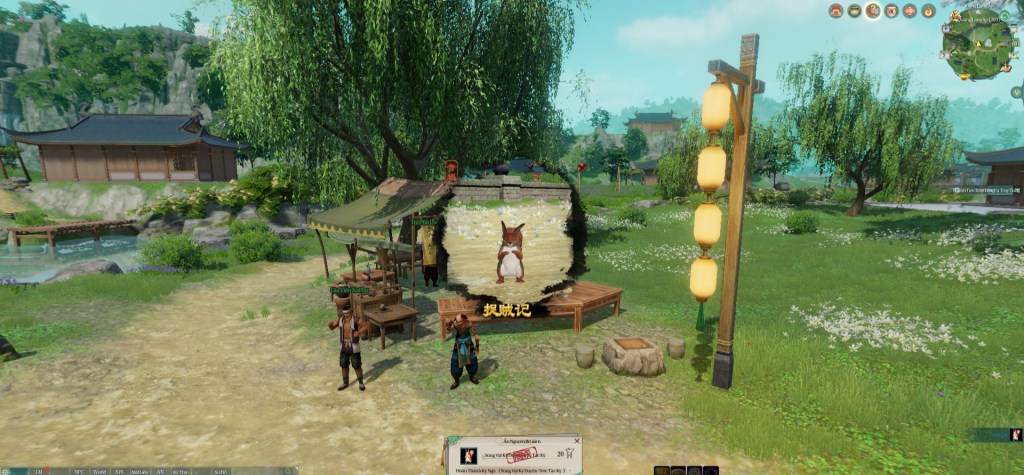Click the green swirl button on the minimap
Image resolution: width=1024 pixels, height=475 pixels.
1004,16
